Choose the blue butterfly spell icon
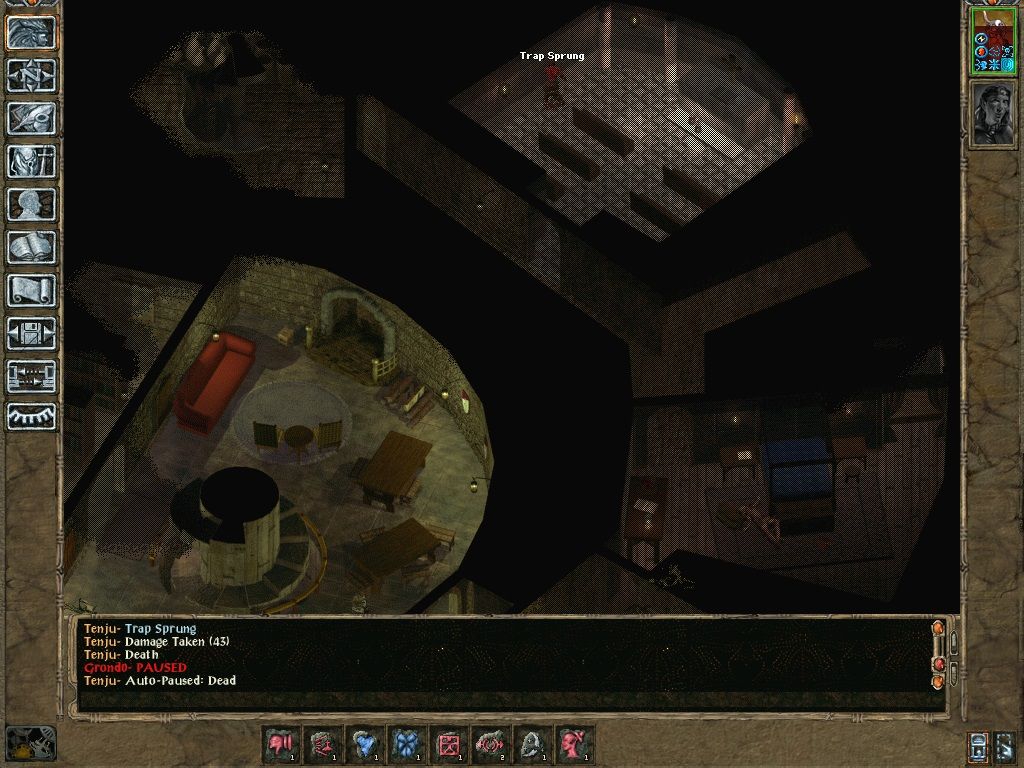 point(407,745)
